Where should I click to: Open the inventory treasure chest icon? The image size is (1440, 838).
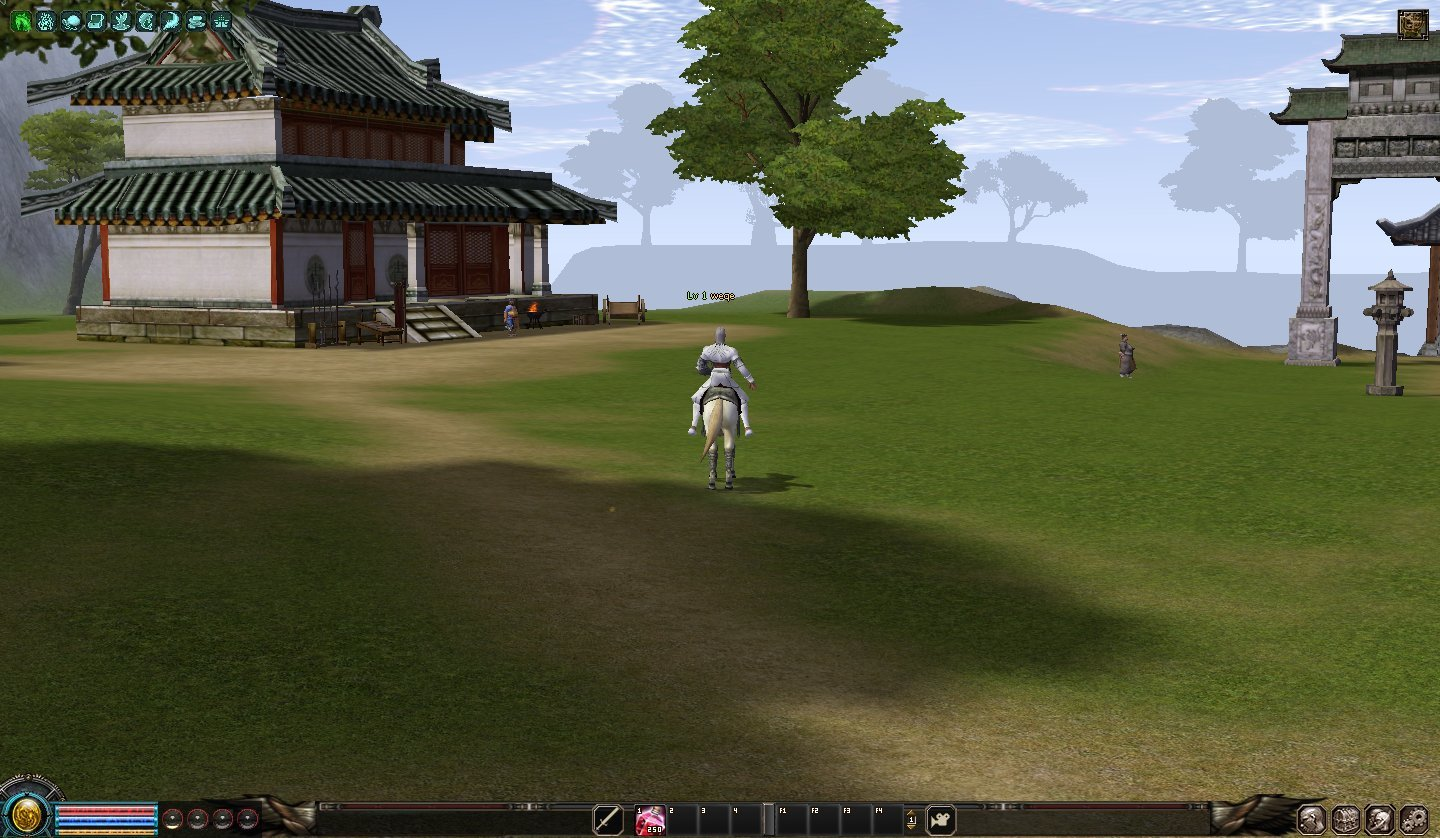(1345, 819)
